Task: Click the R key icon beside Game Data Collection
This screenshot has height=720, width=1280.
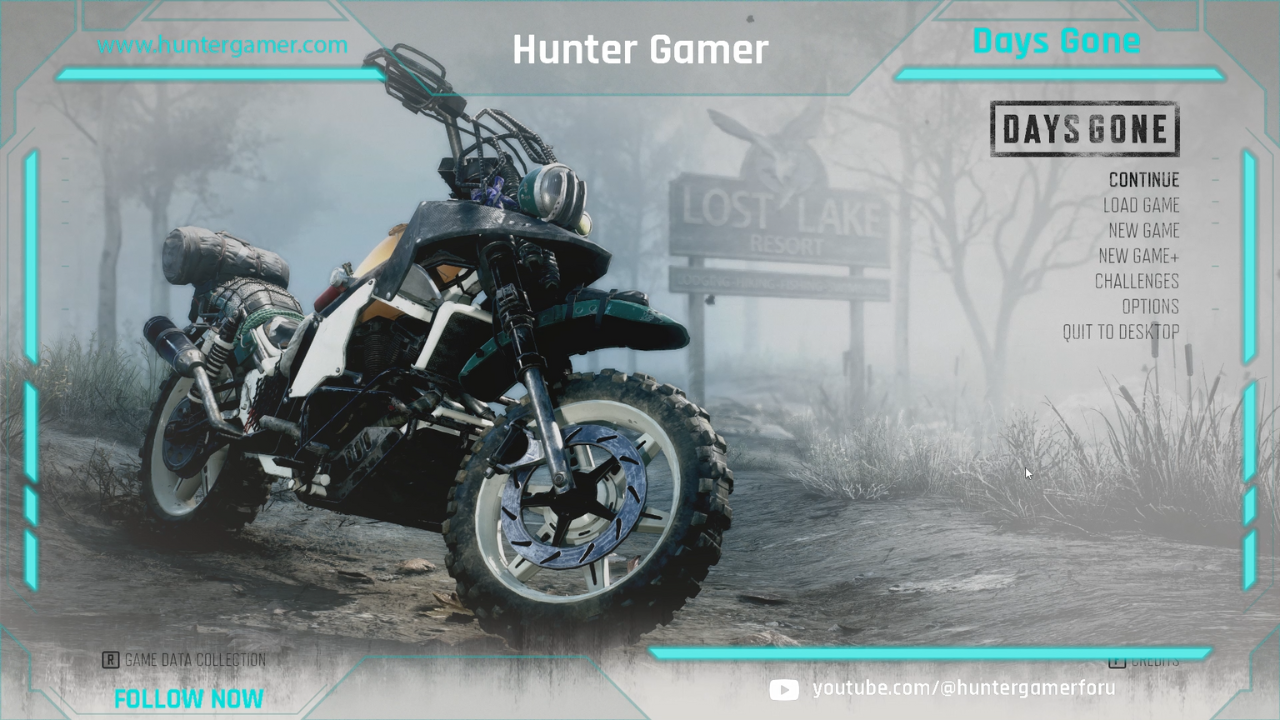Action: [111, 660]
